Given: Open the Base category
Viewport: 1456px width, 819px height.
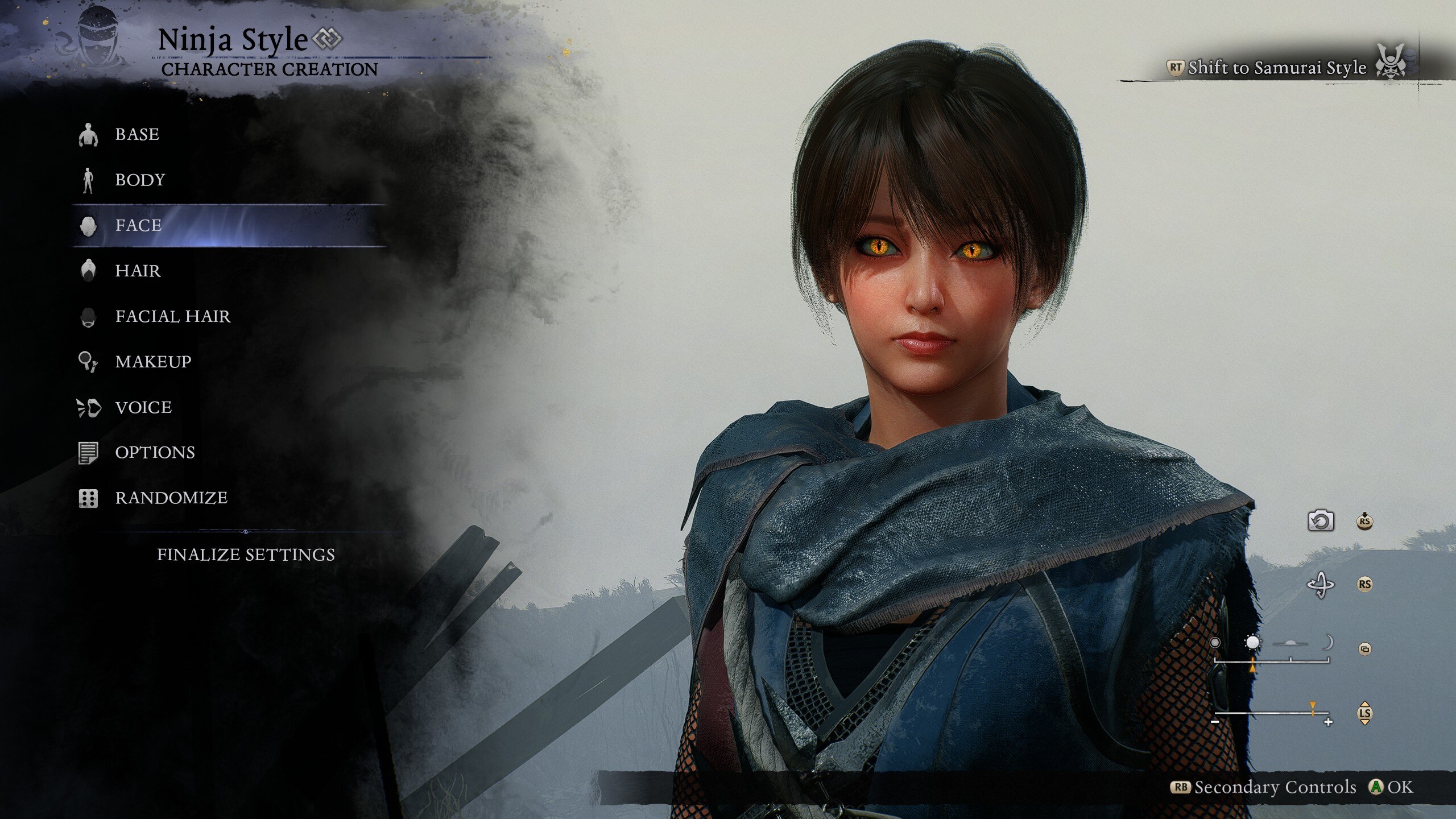Looking at the screenshot, I should click(137, 134).
